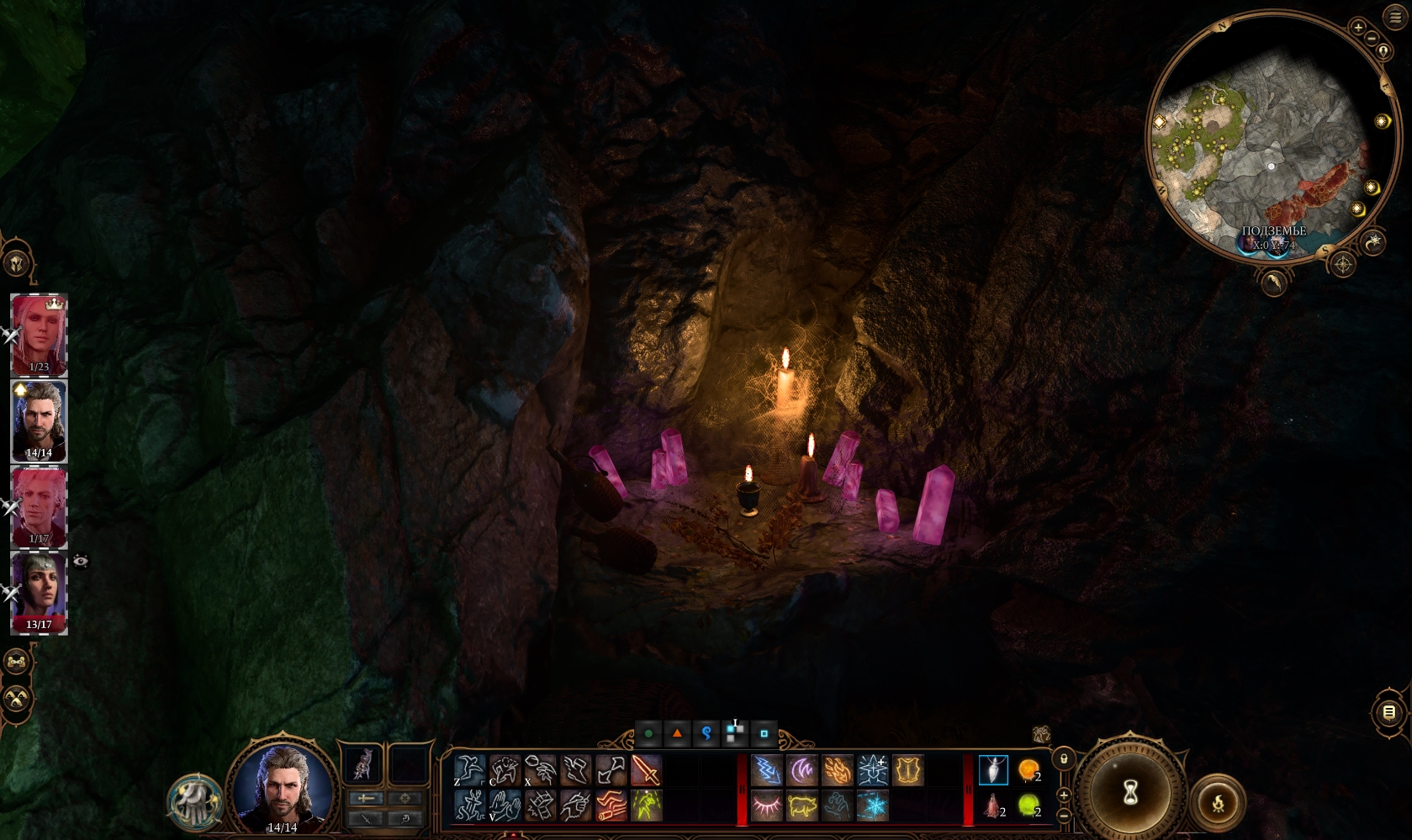Open the campfire rest button
Viewport: 1412px width, 840px height.
coord(1217,804)
